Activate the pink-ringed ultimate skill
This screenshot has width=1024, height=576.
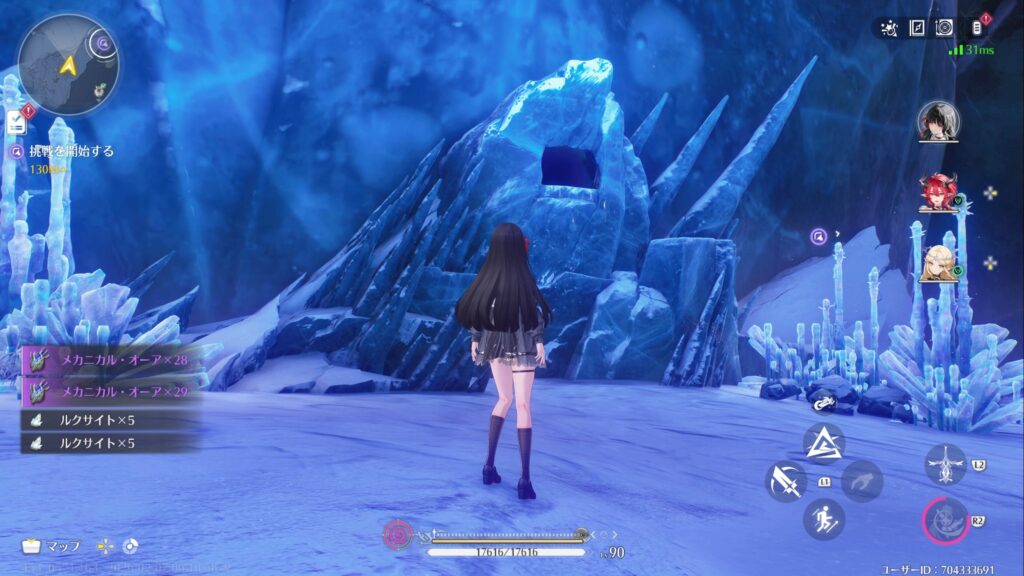click(945, 520)
